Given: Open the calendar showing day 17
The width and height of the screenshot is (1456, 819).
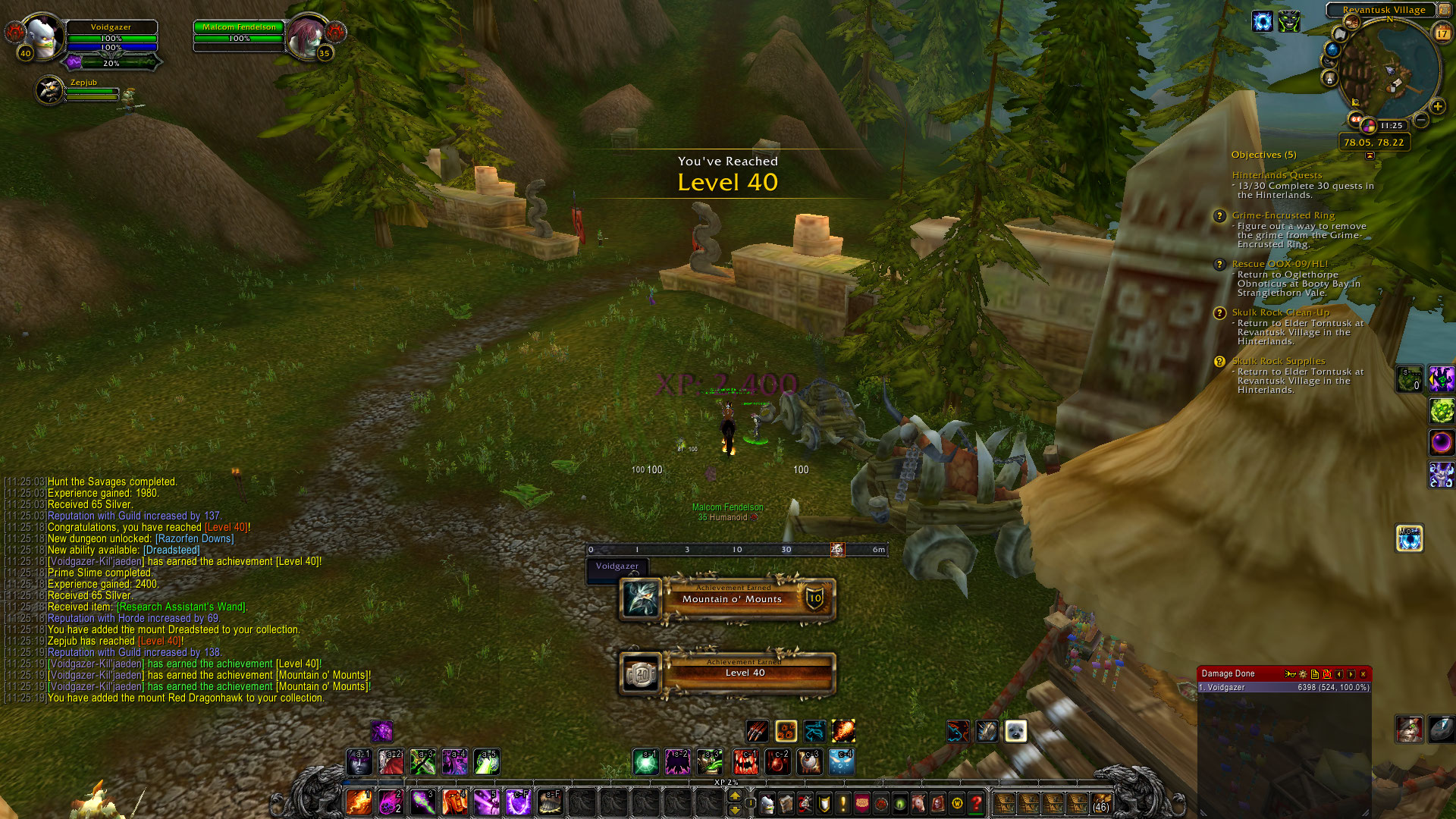Looking at the screenshot, I should point(1442,33).
